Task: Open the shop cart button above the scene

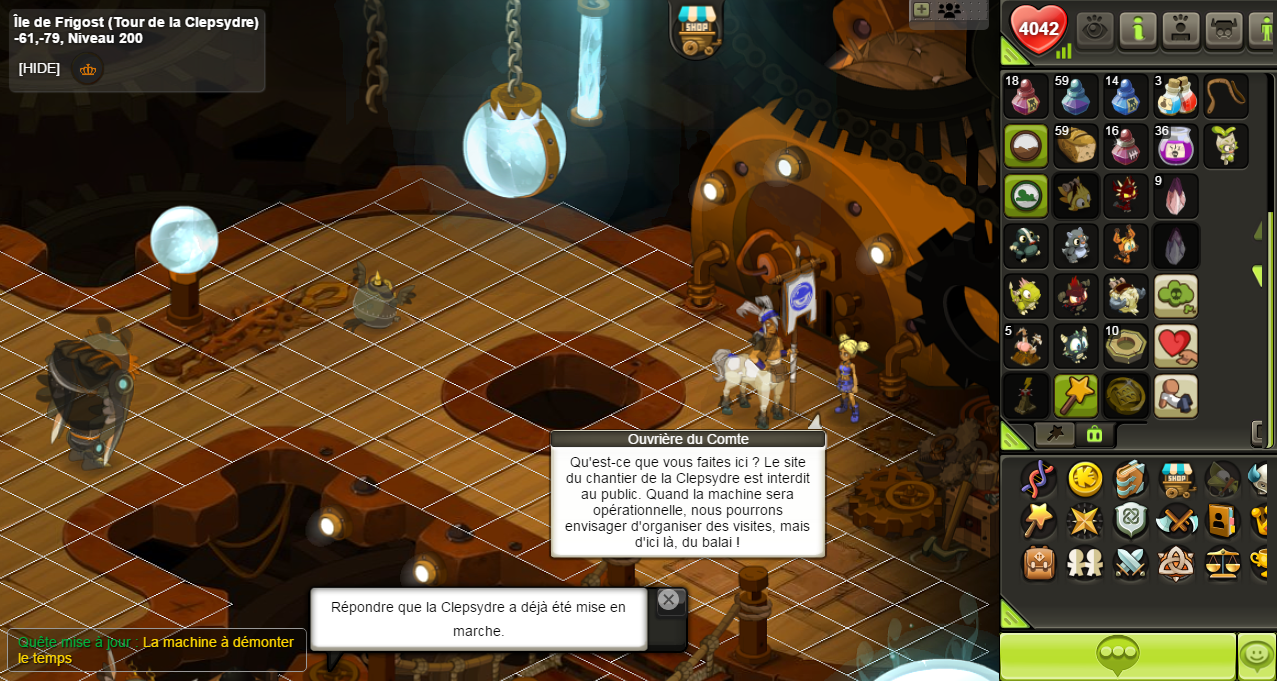Action: coord(696,27)
